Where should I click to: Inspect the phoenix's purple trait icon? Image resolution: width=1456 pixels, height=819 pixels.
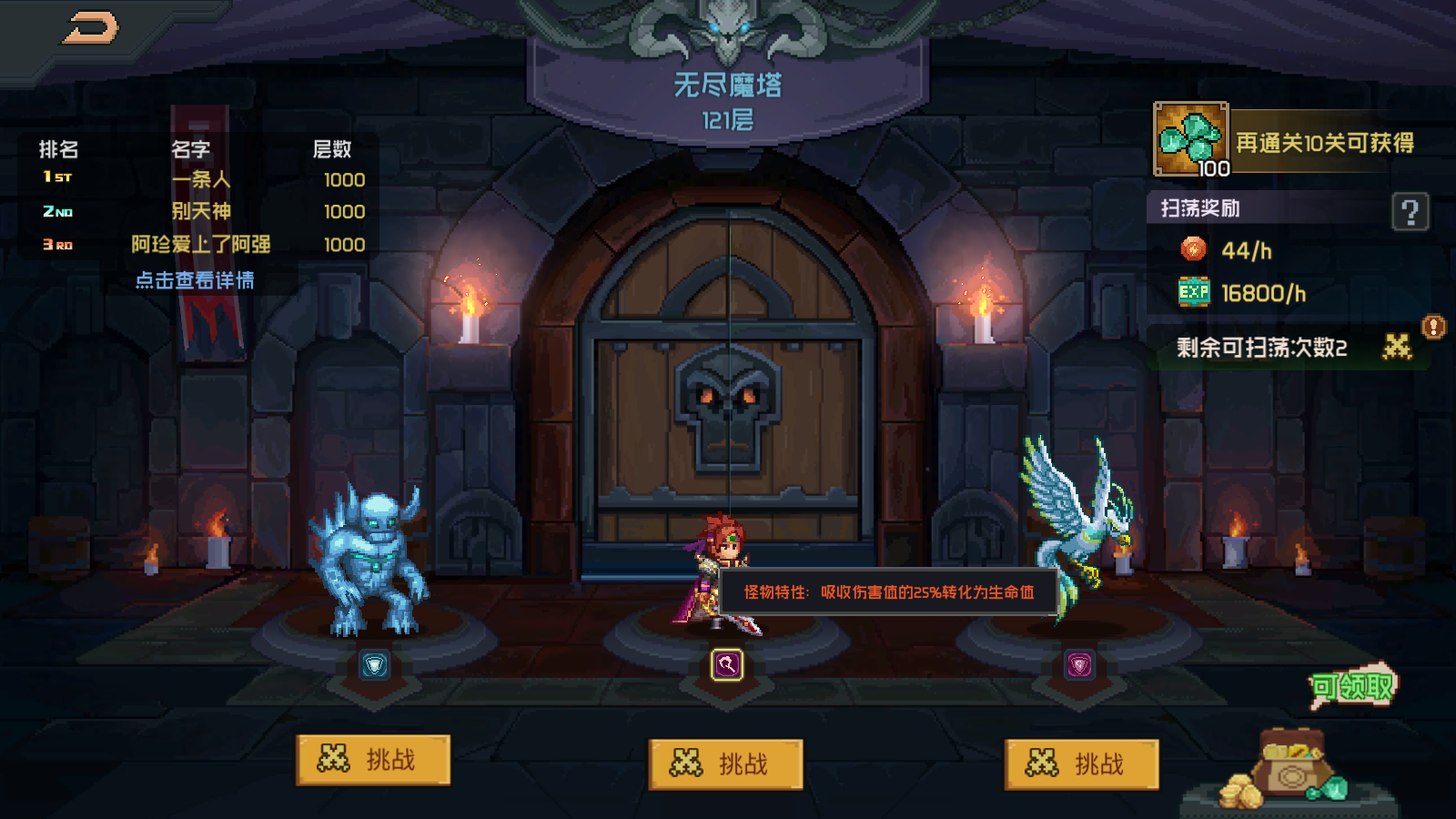(1079, 665)
